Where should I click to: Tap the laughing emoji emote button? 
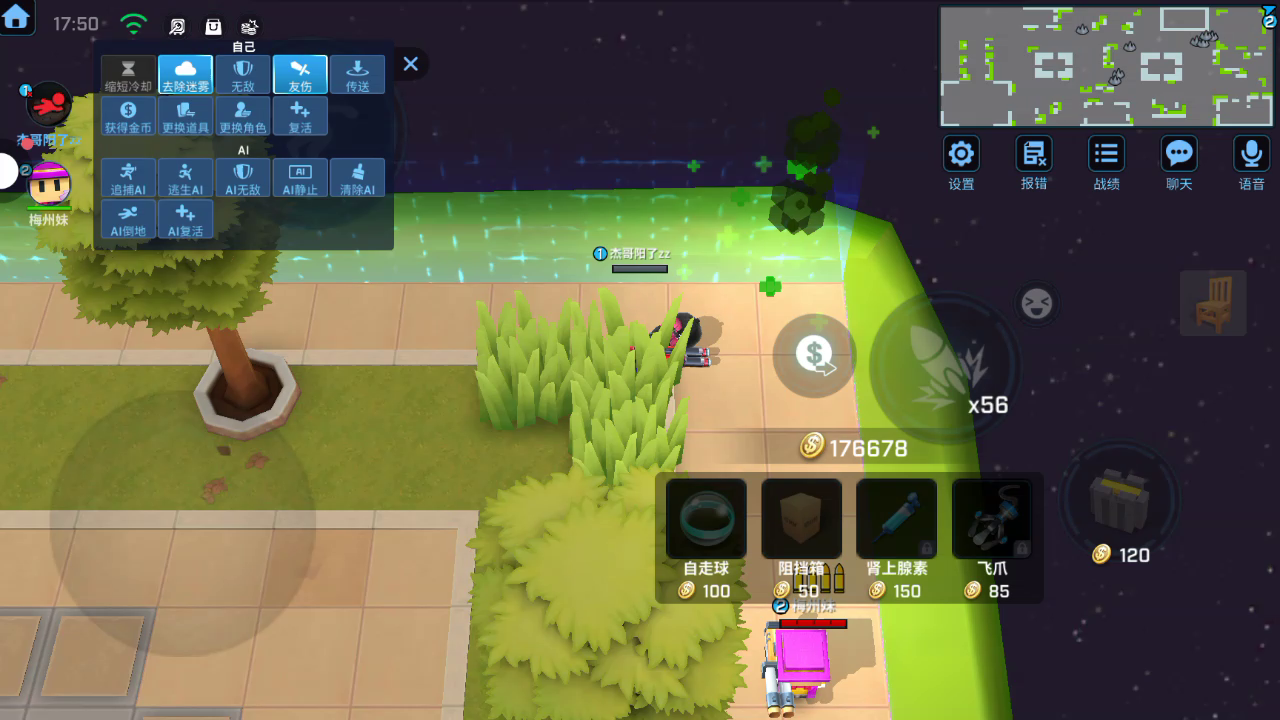tap(1036, 303)
